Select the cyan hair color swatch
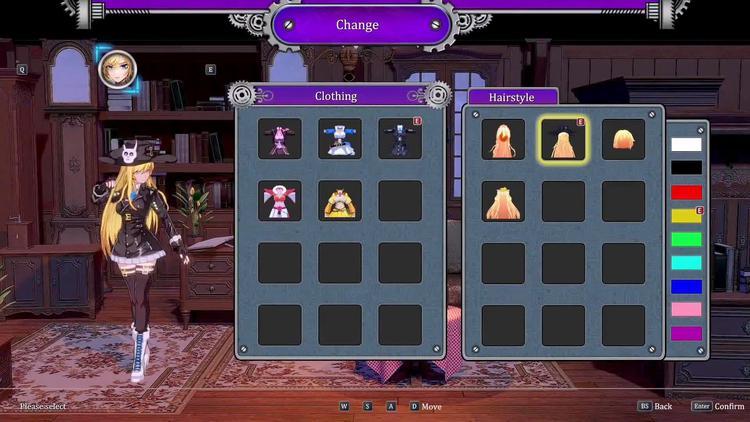The image size is (750, 422). point(686,263)
